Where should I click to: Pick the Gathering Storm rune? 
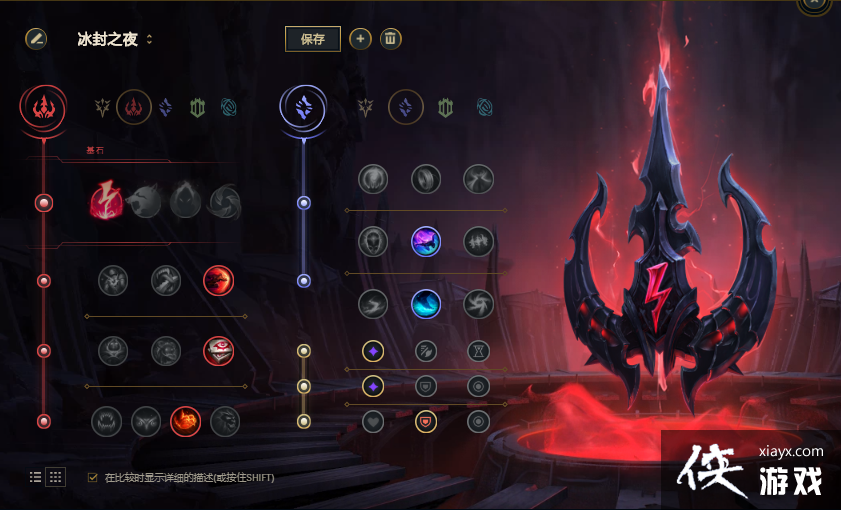pyautogui.click(x=478, y=303)
